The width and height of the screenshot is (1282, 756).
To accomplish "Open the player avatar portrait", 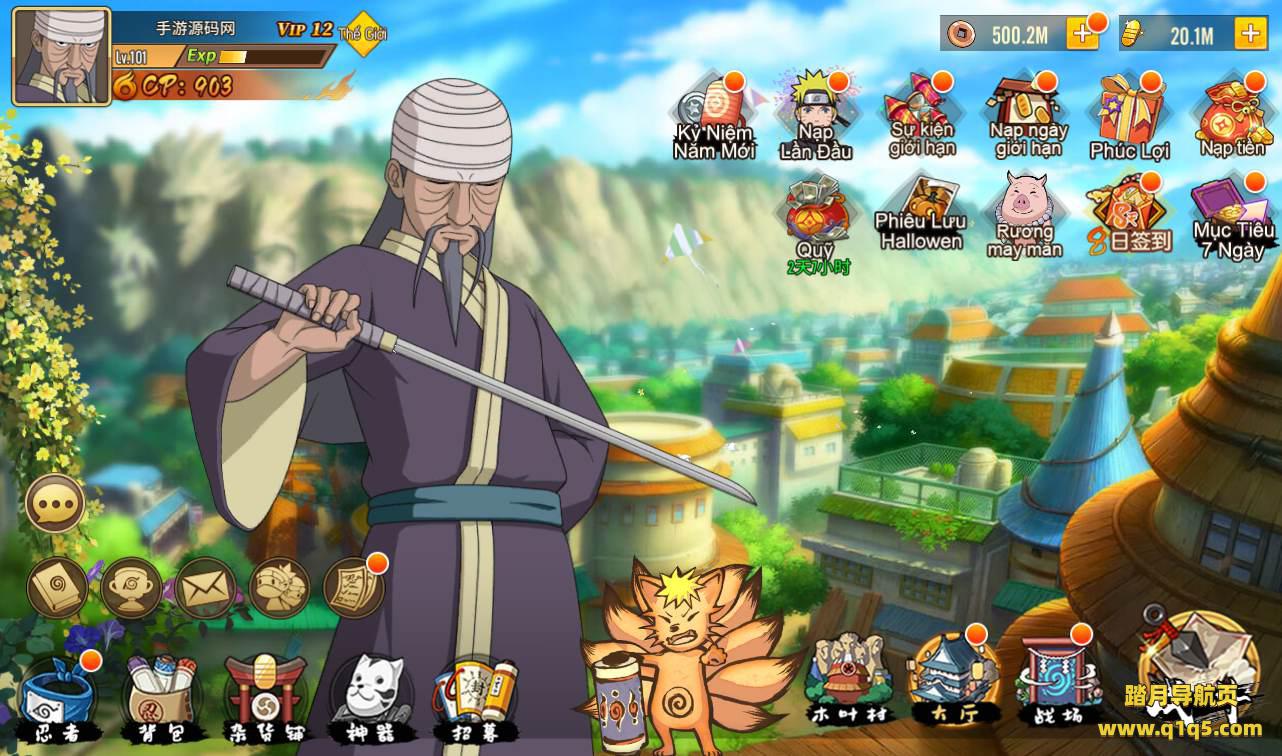I will coord(61,56).
